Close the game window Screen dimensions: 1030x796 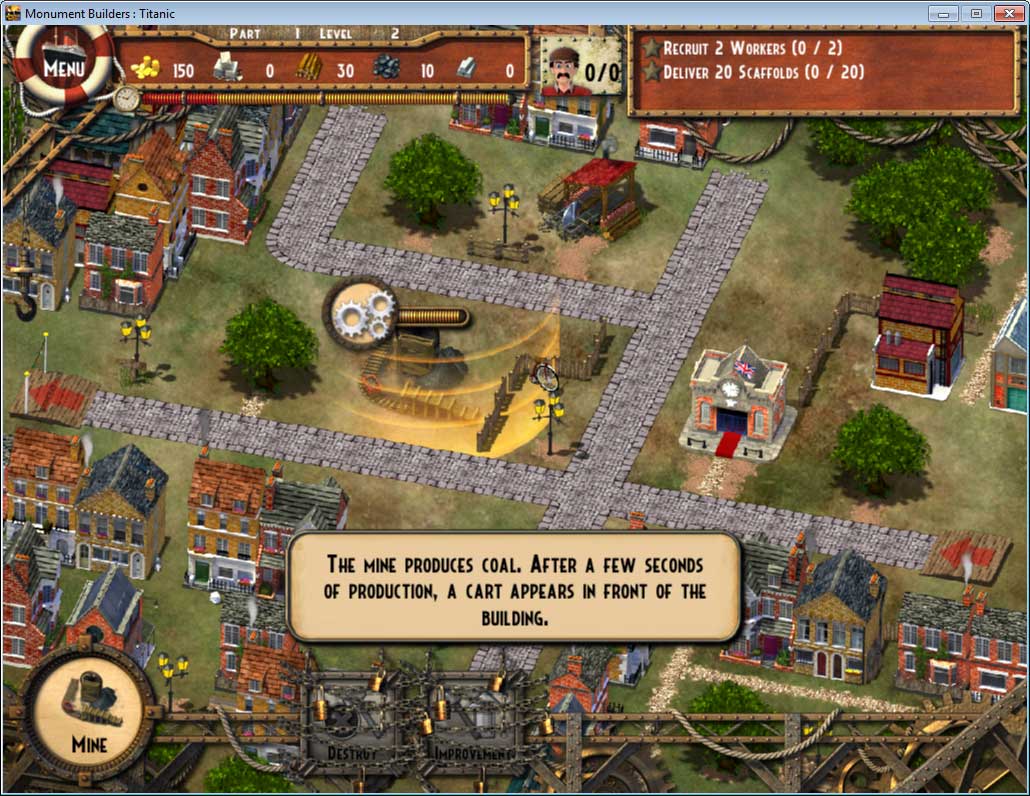[1008, 13]
